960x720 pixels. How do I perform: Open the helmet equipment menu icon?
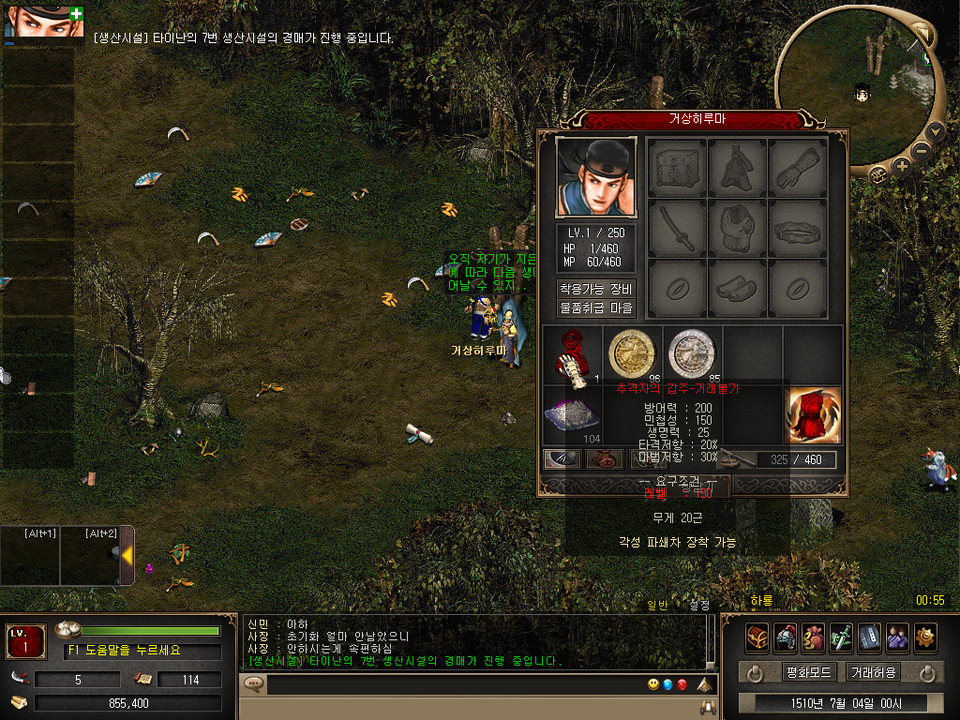(785, 636)
